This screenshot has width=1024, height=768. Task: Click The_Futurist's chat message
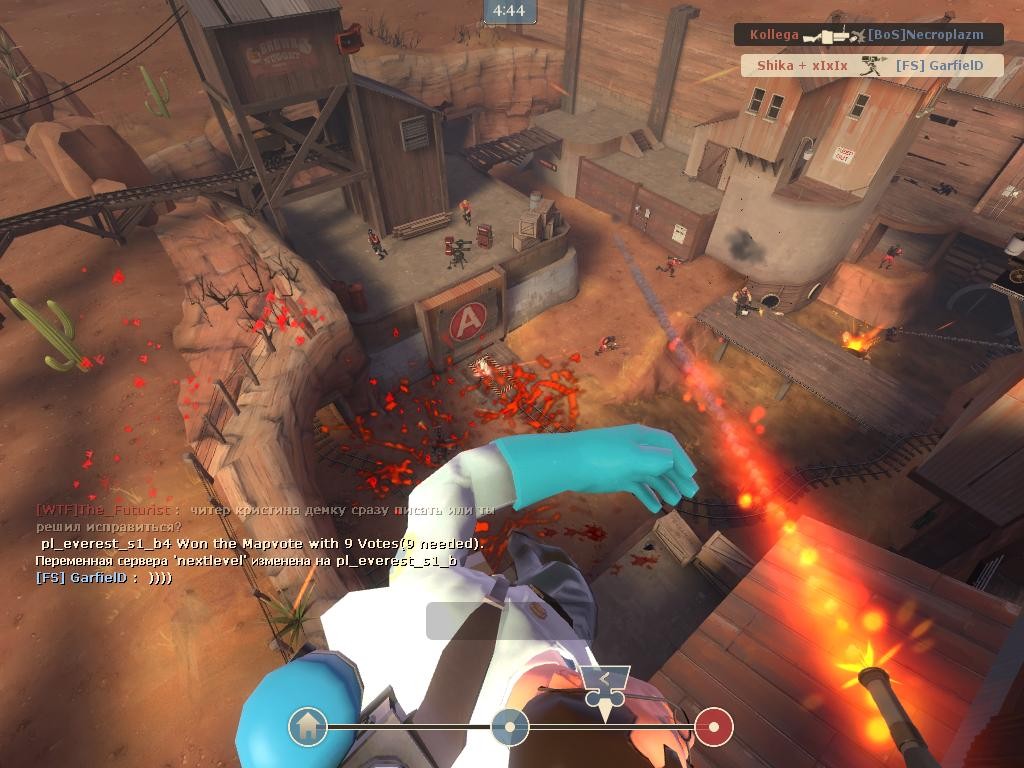coord(265,518)
